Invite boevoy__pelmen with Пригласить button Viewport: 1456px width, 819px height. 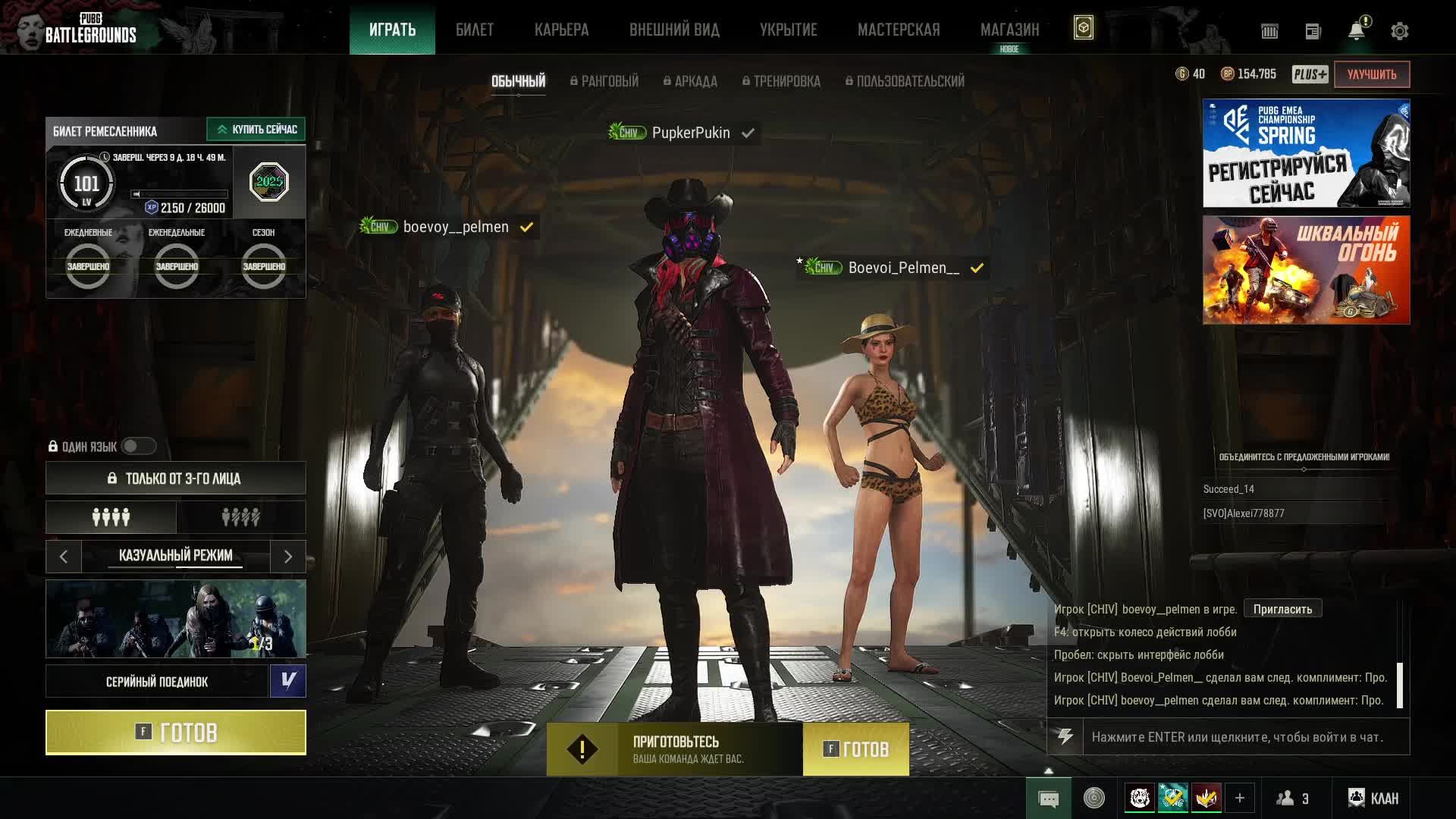[1282, 609]
